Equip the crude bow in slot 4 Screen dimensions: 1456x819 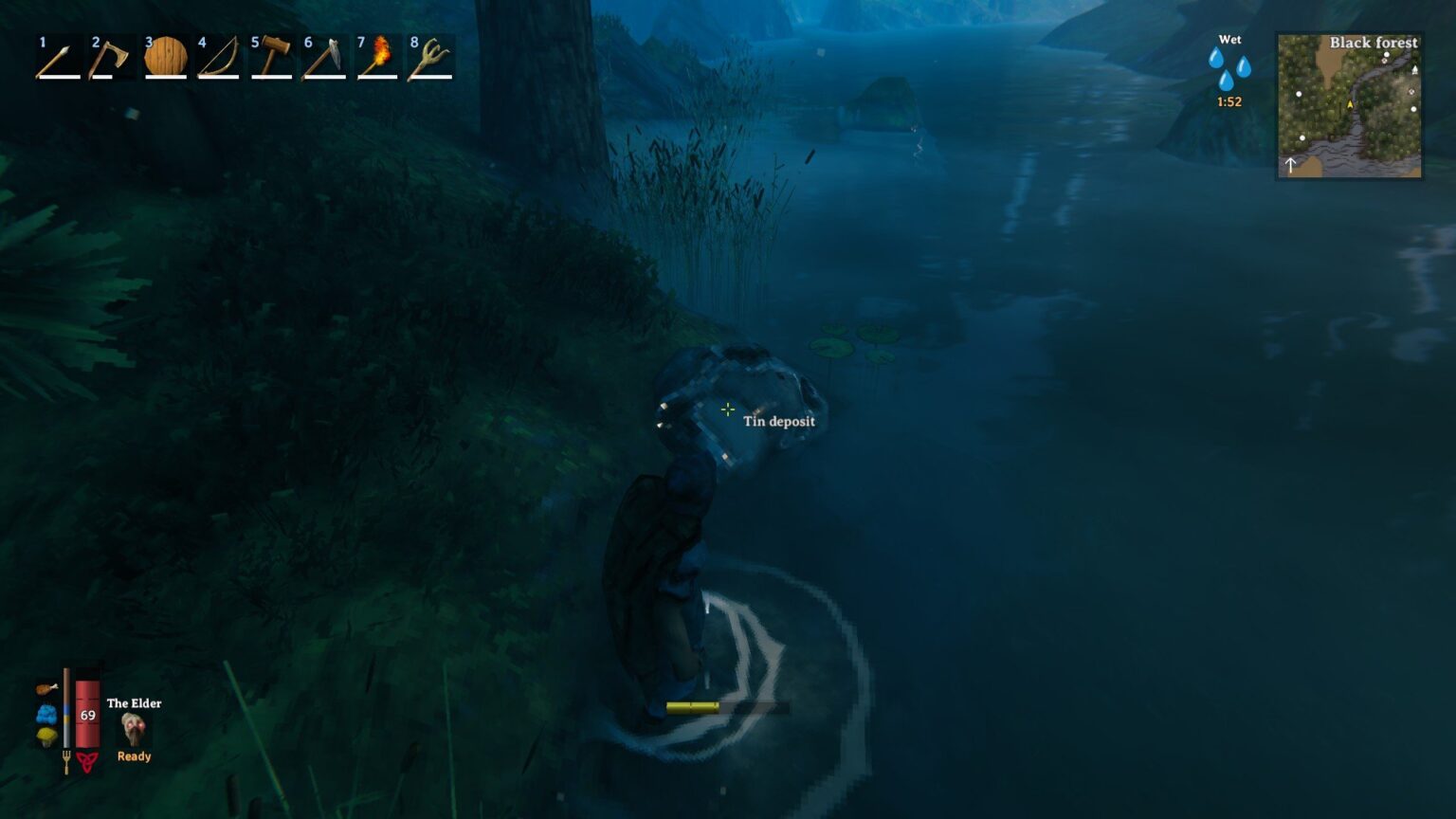click(218, 59)
